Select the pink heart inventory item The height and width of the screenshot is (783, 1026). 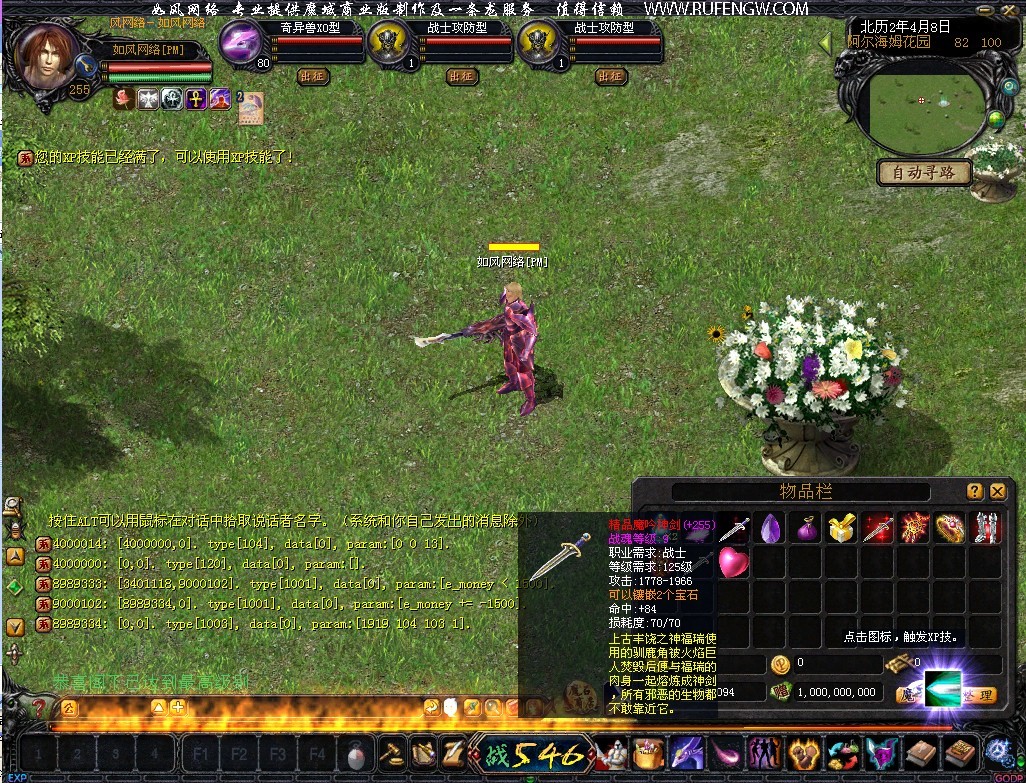coord(734,562)
